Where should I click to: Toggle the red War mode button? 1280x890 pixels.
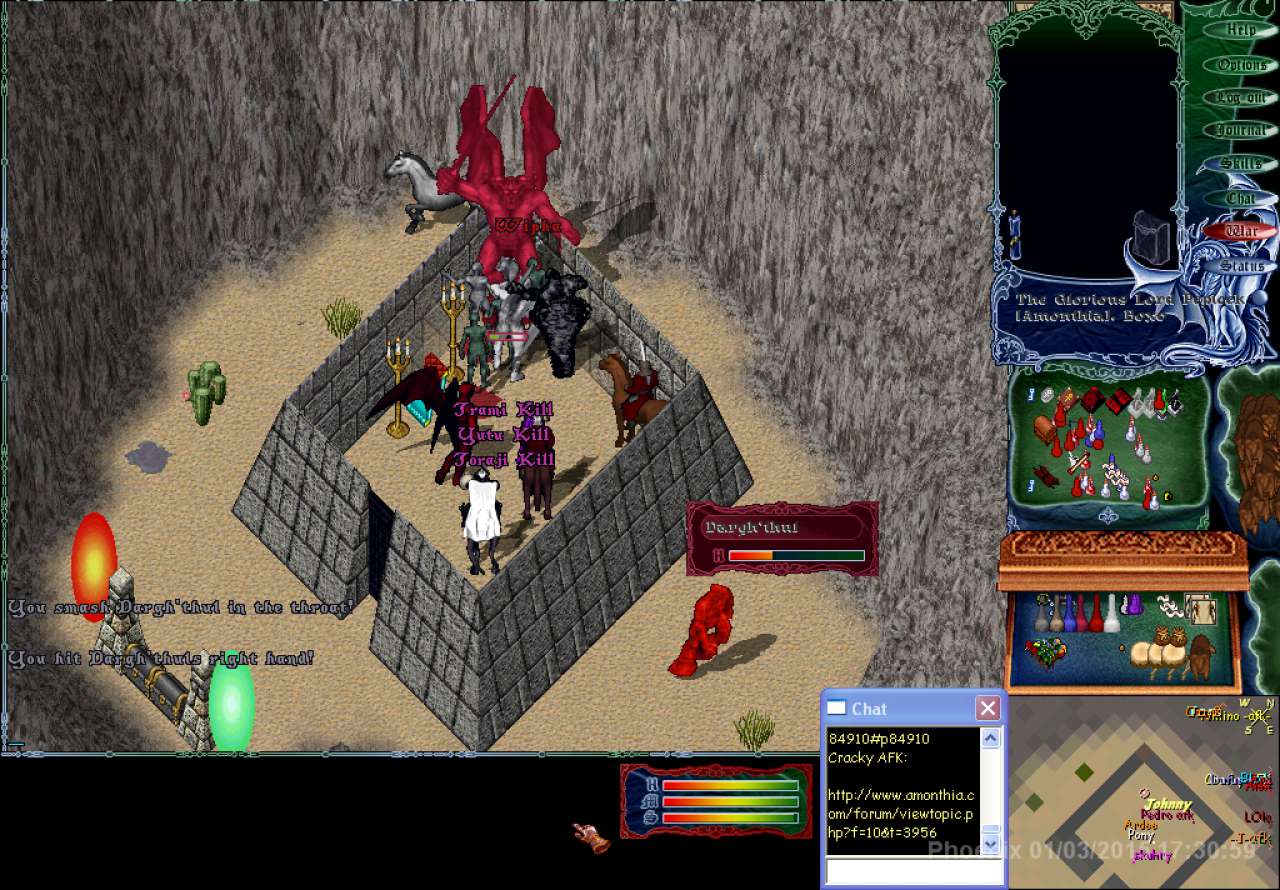click(x=1241, y=231)
